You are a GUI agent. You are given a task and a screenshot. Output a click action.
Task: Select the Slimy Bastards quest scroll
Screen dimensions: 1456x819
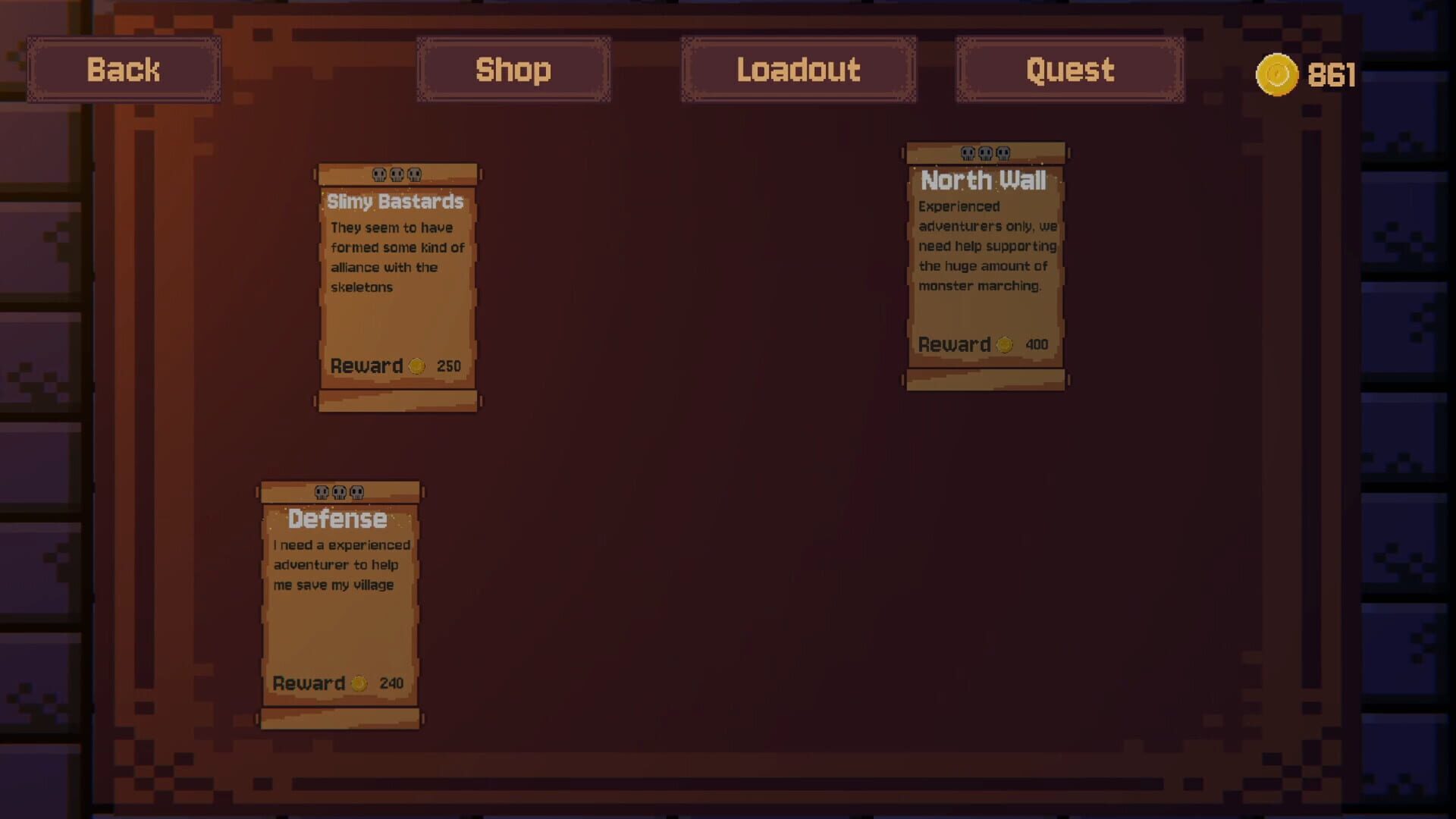pyautogui.click(x=397, y=284)
